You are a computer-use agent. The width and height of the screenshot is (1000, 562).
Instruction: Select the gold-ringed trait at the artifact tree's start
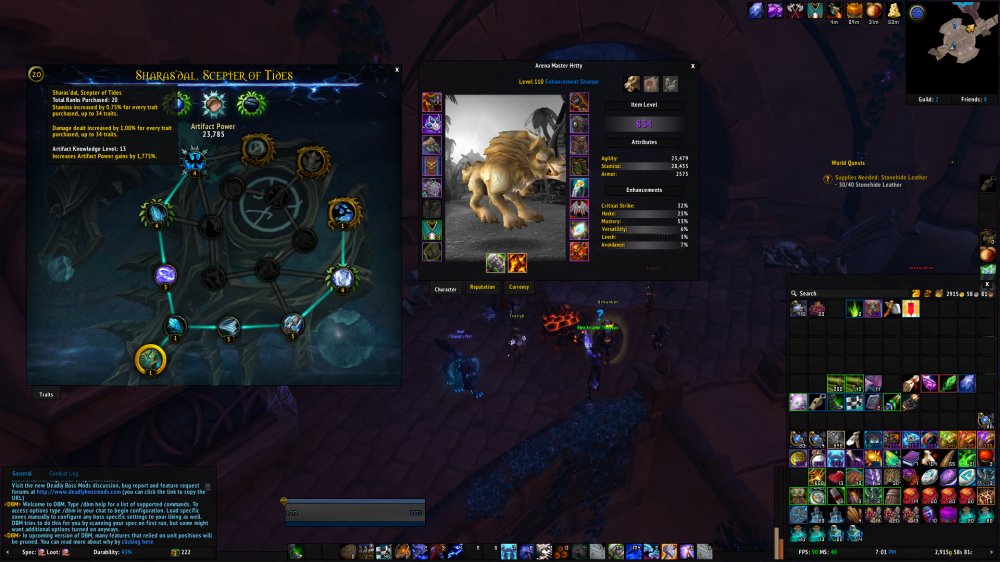point(151,357)
